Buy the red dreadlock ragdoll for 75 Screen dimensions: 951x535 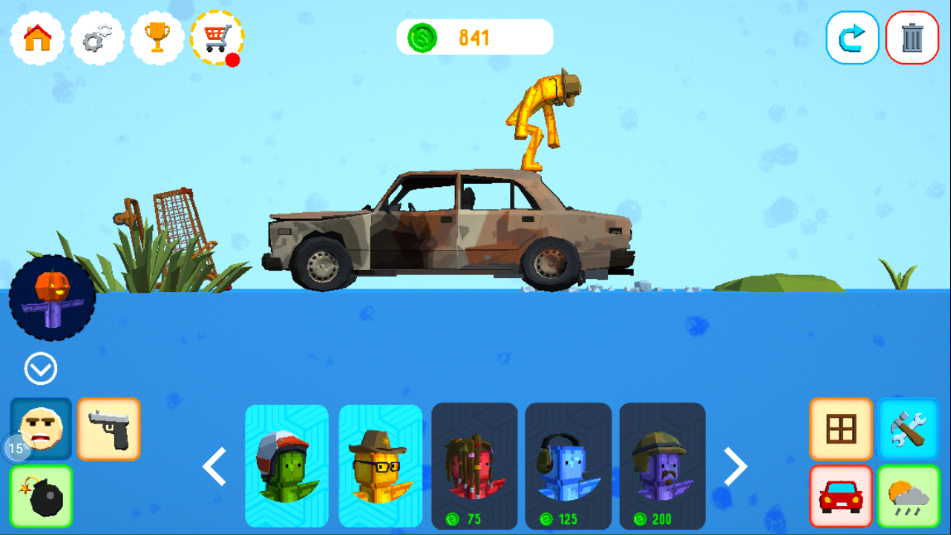(474, 466)
